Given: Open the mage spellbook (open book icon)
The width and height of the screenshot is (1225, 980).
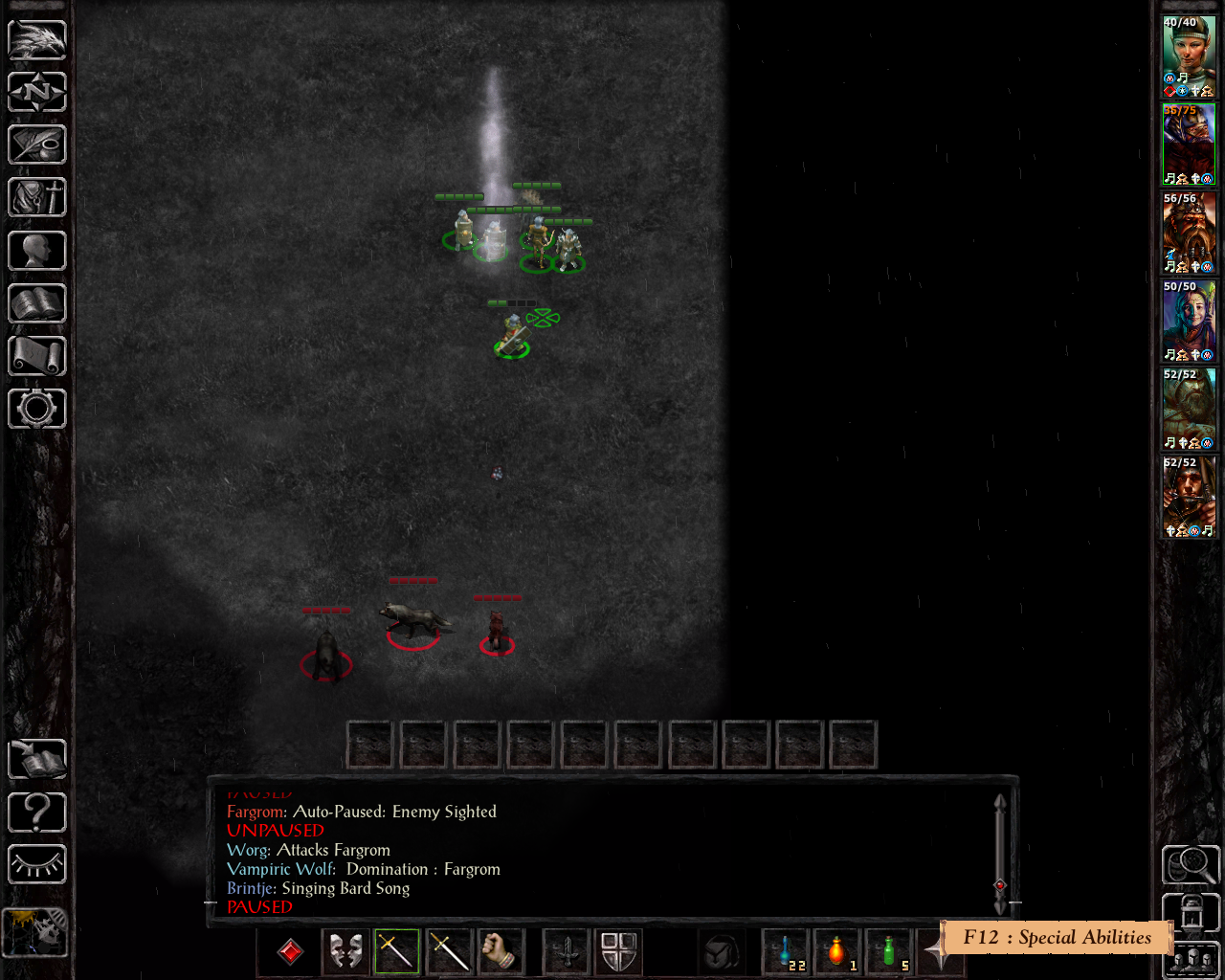Looking at the screenshot, I should point(37,303).
